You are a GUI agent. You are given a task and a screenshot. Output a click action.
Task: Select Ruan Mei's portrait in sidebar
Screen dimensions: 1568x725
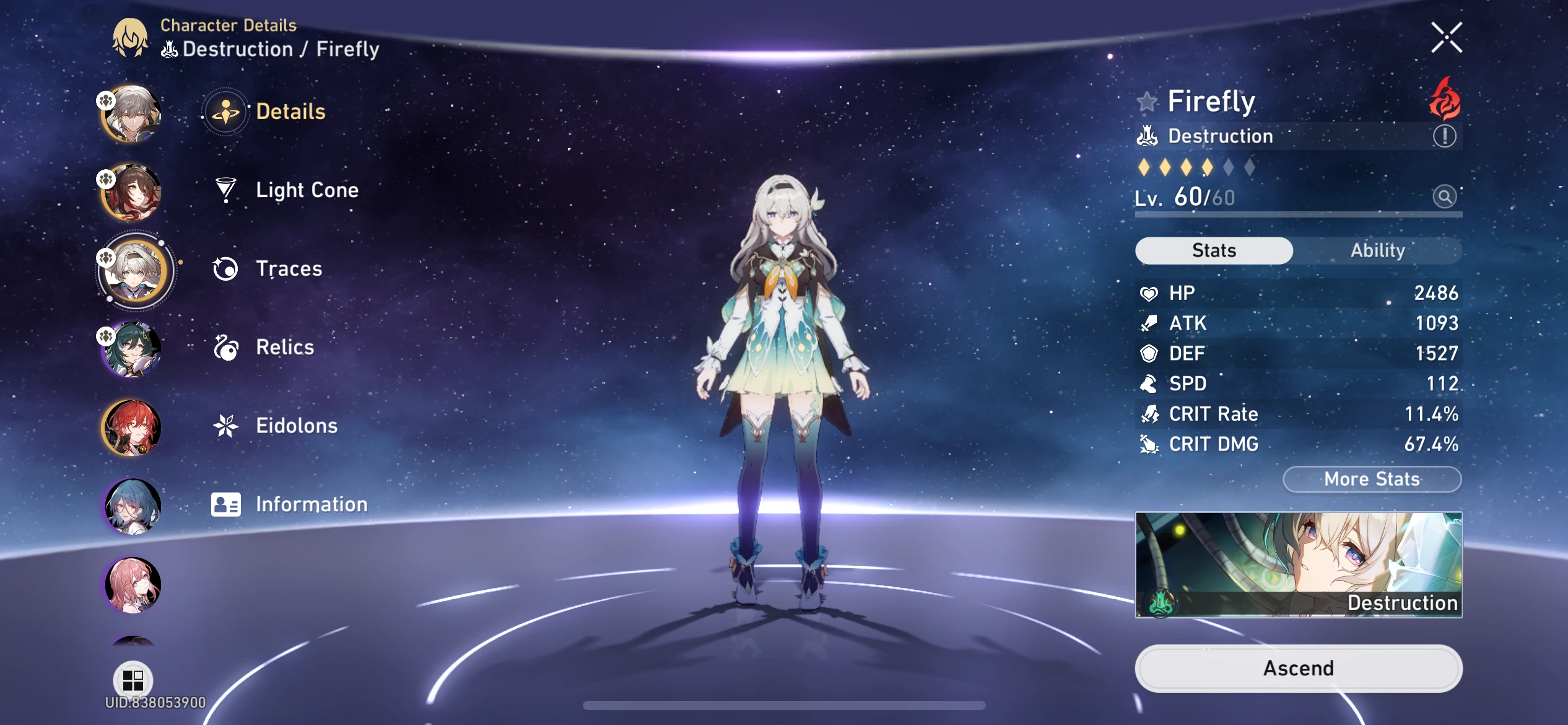(x=132, y=349)
